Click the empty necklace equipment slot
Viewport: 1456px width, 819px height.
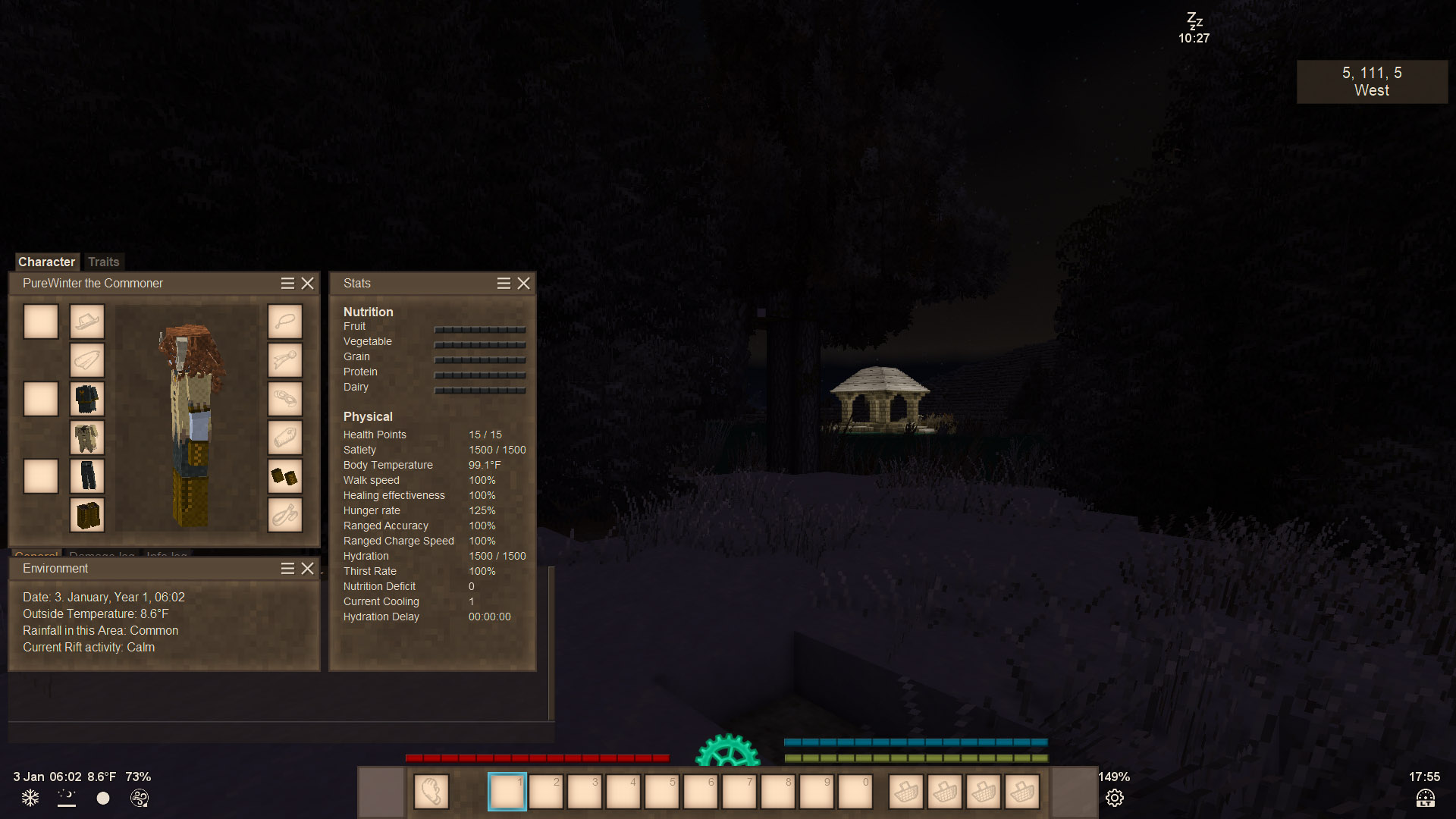coord(284,322)
